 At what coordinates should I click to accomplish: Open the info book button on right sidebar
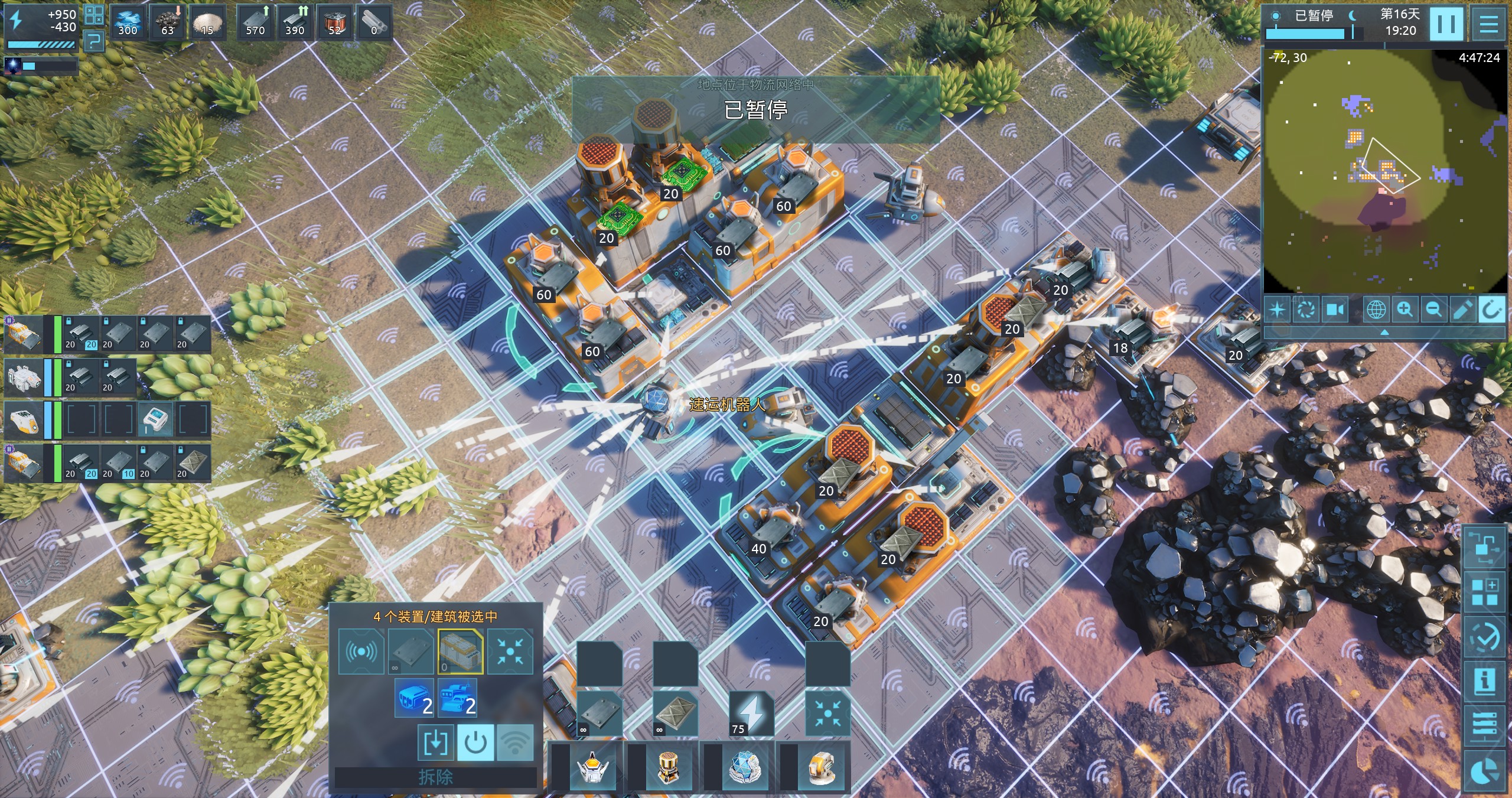pyautogui.click(x=1484, y=680)
